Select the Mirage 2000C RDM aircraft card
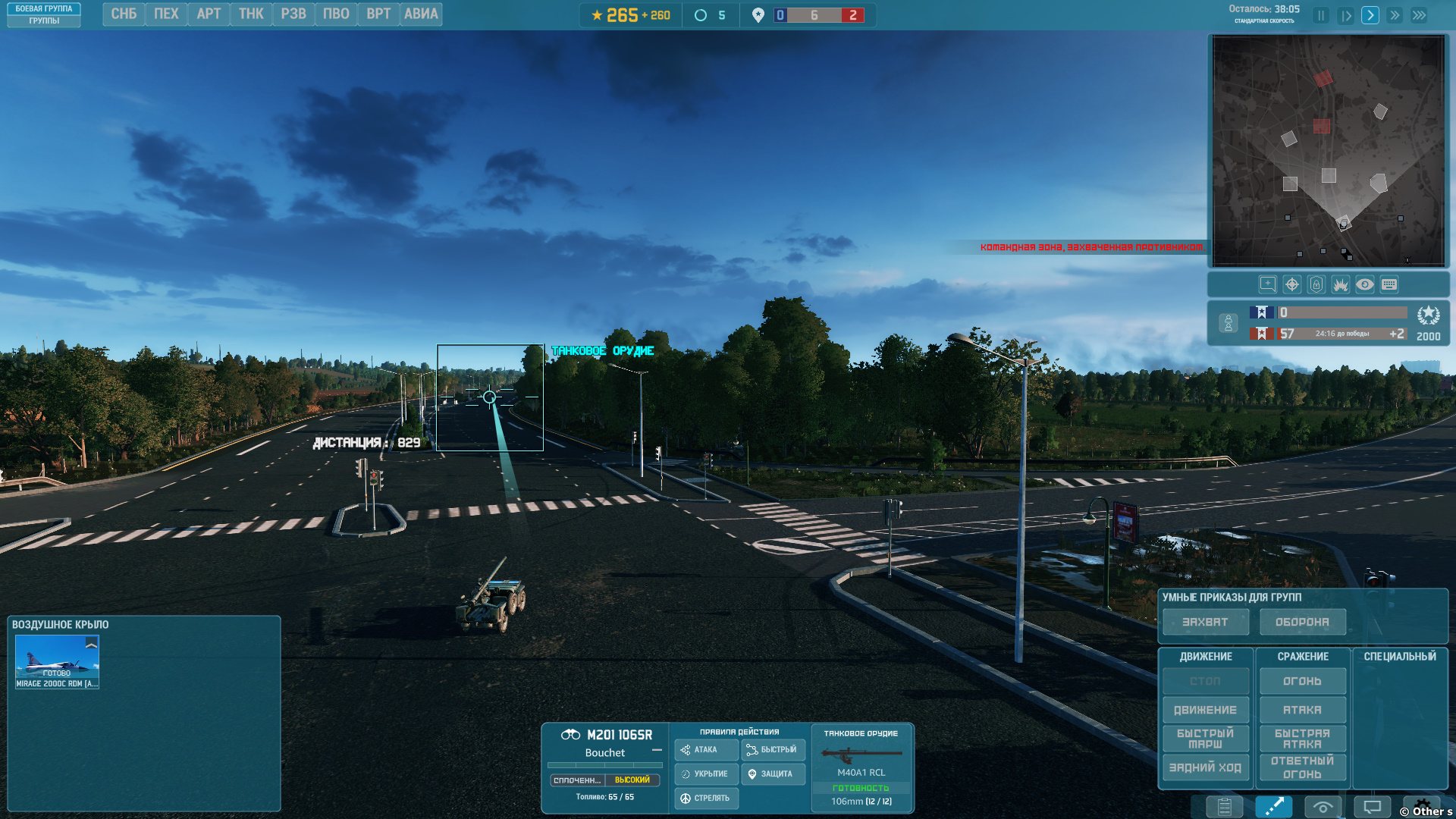The height and width of the screenshot is (819, 1456). coord(57,662)
